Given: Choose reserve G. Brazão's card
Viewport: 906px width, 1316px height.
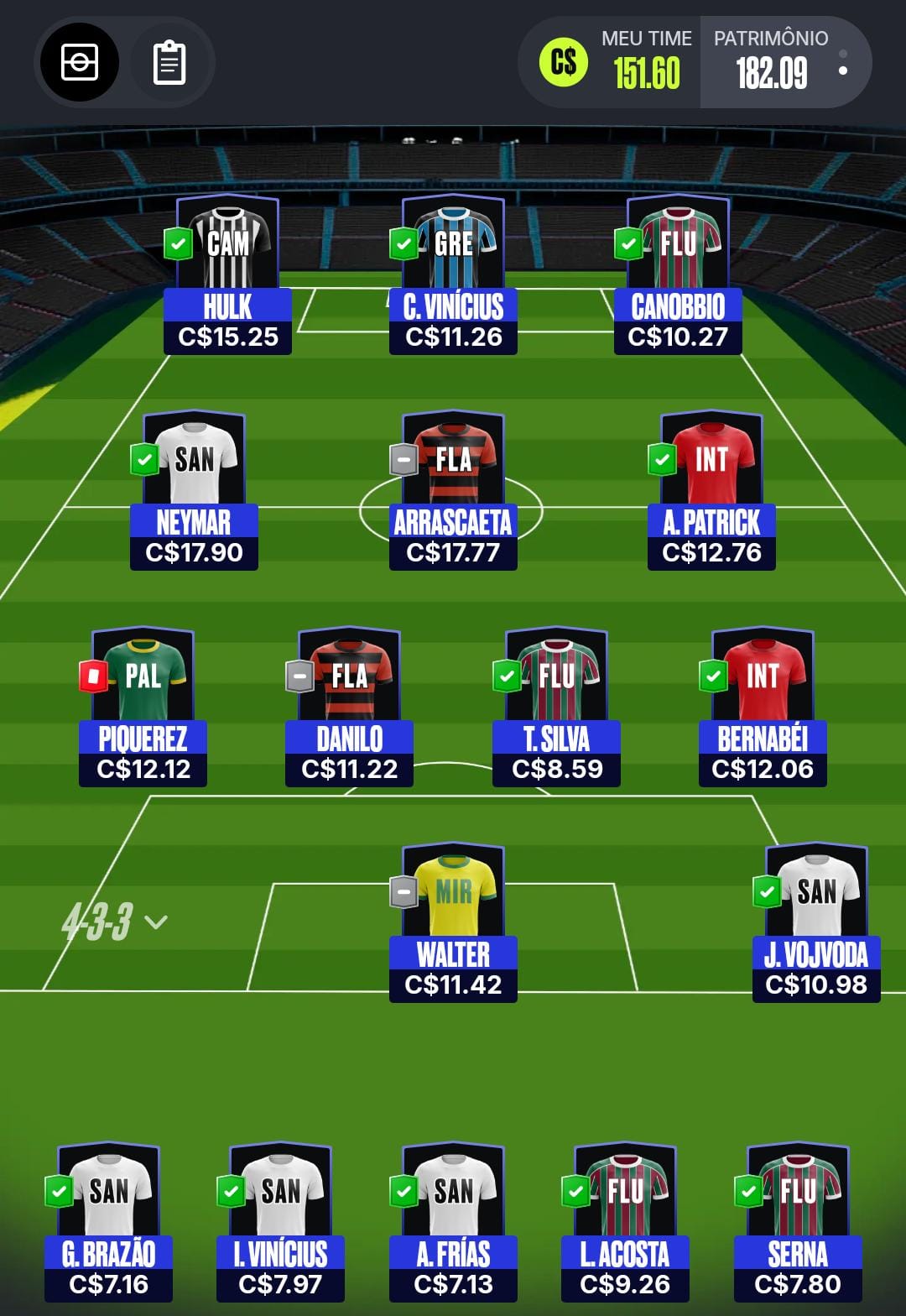Looking at the screenshot, I should coord(108,1223).
